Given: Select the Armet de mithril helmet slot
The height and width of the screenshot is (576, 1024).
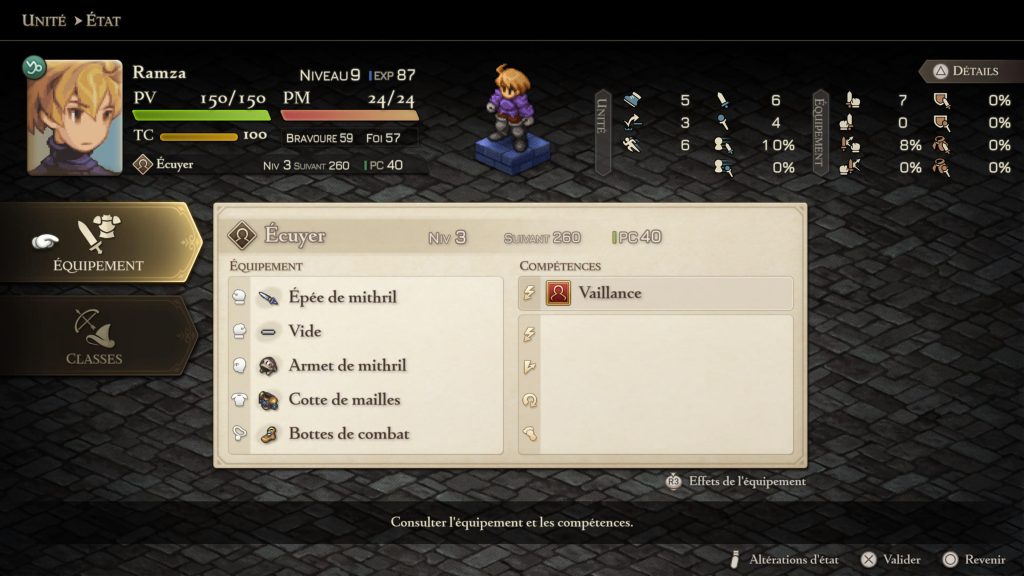Looking at the screenshot, I should [x=347, y=365].
